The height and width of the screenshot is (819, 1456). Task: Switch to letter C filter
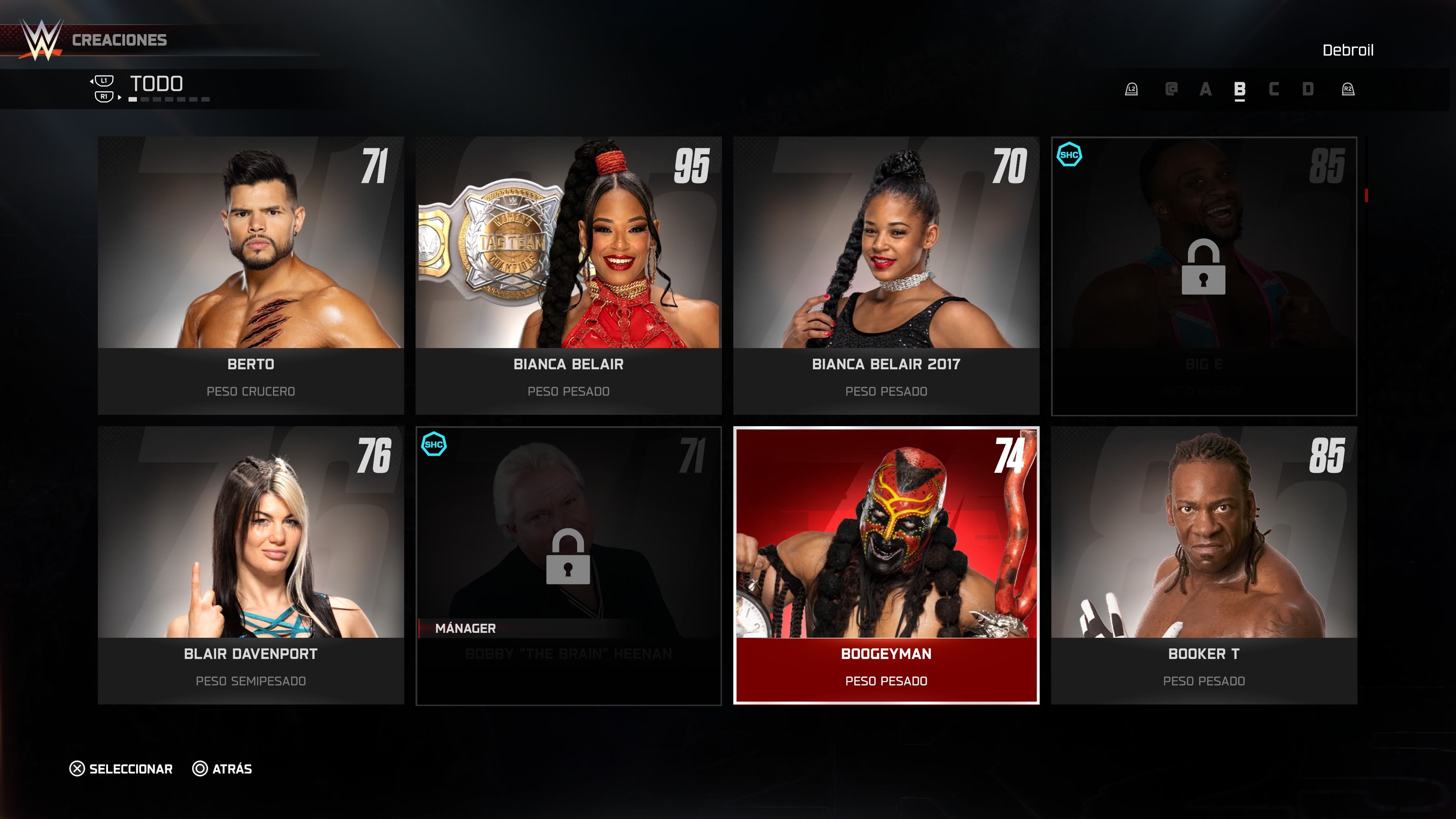(x=1274, y=89)
